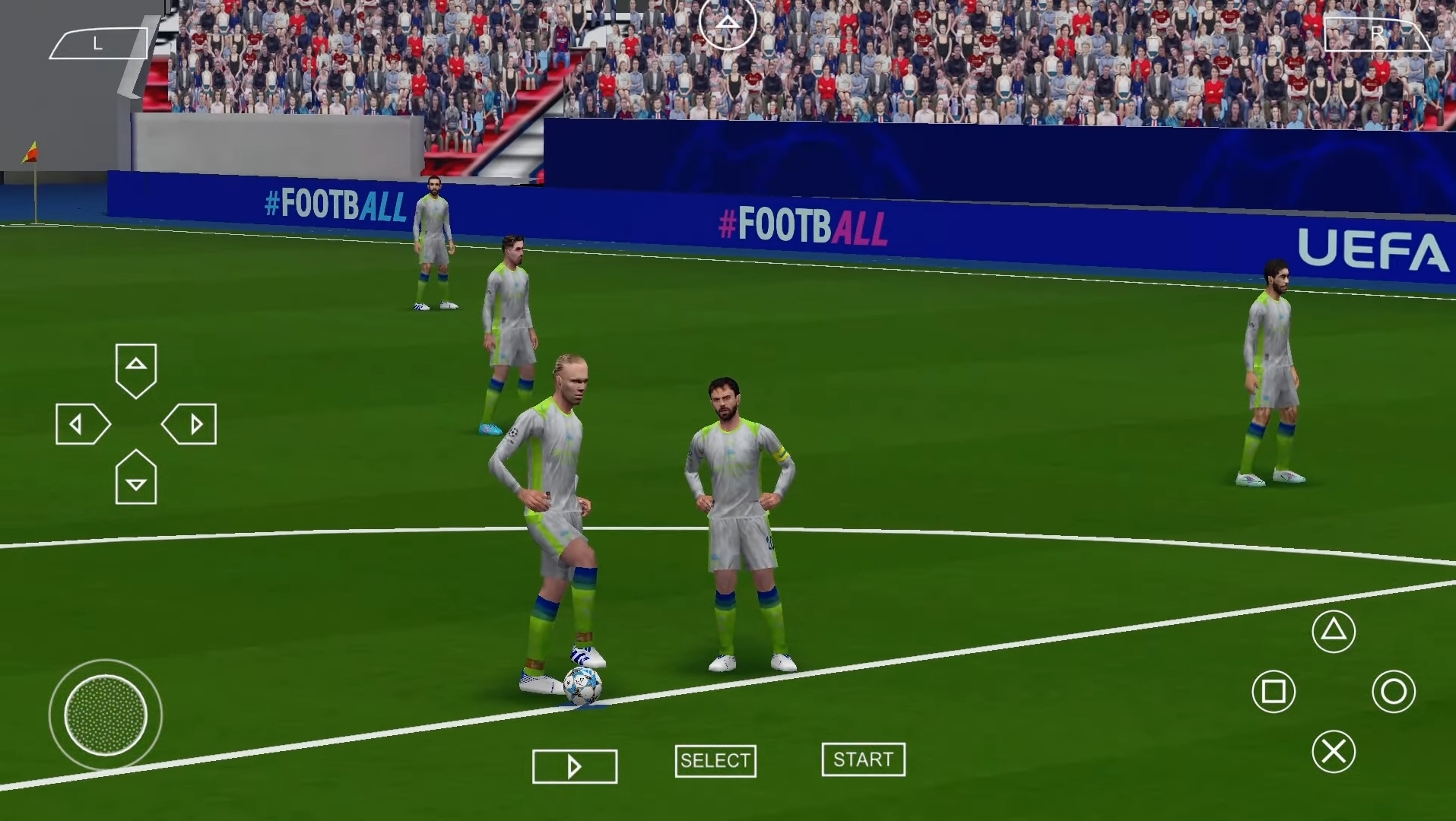Tap the Square action button
The image size is (1456, 821).
(1273, 692)
